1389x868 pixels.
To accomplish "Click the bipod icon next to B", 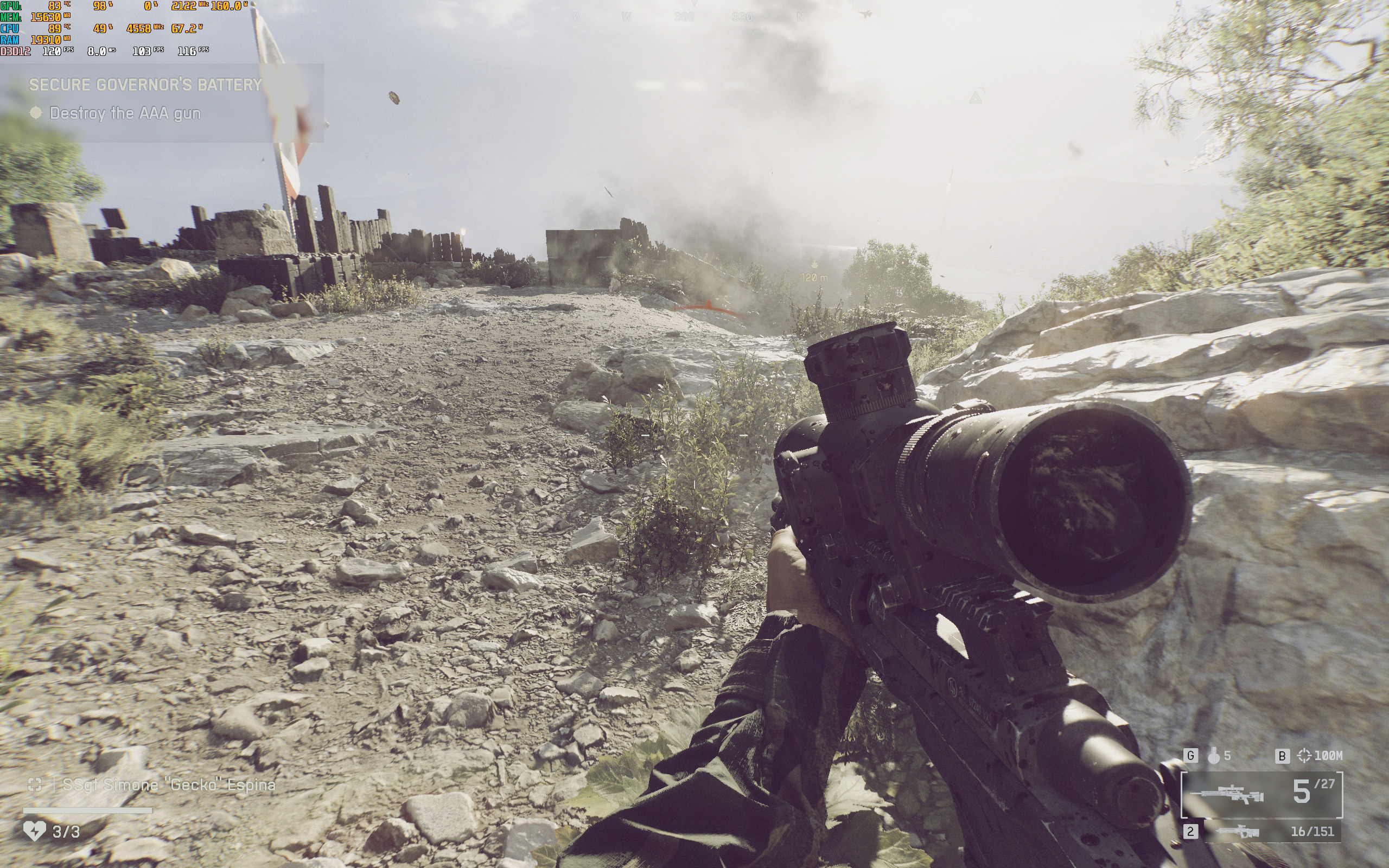I will [x=1304, y=756].
